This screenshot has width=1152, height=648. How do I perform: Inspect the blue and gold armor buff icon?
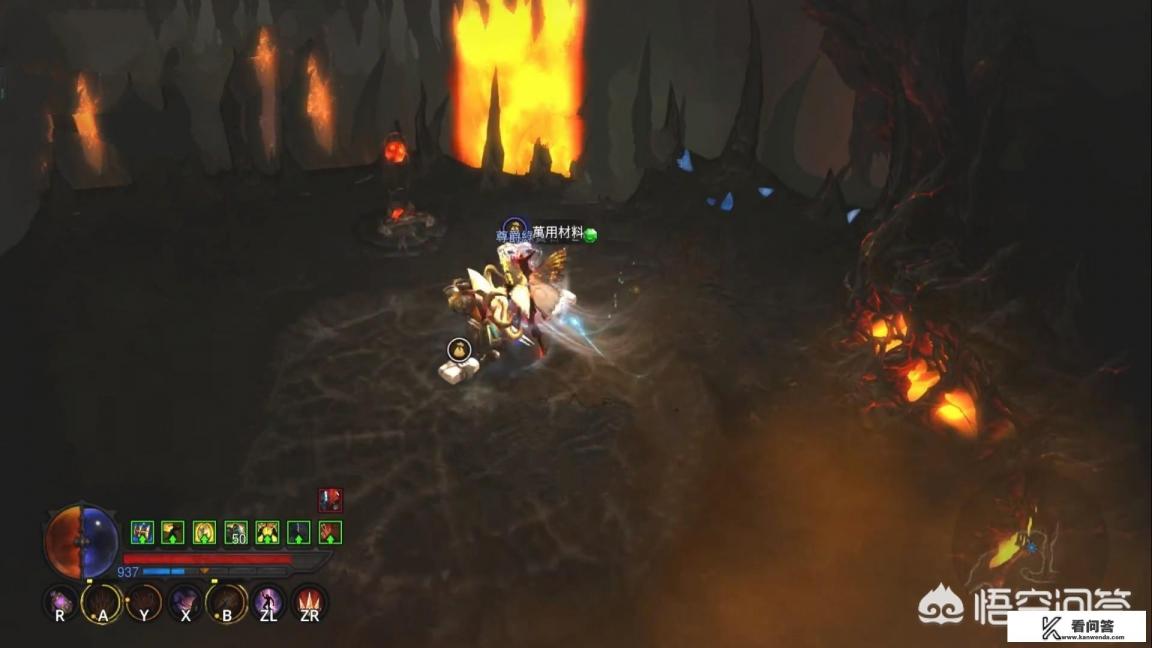pyautogui.click(x=142, y=532)
